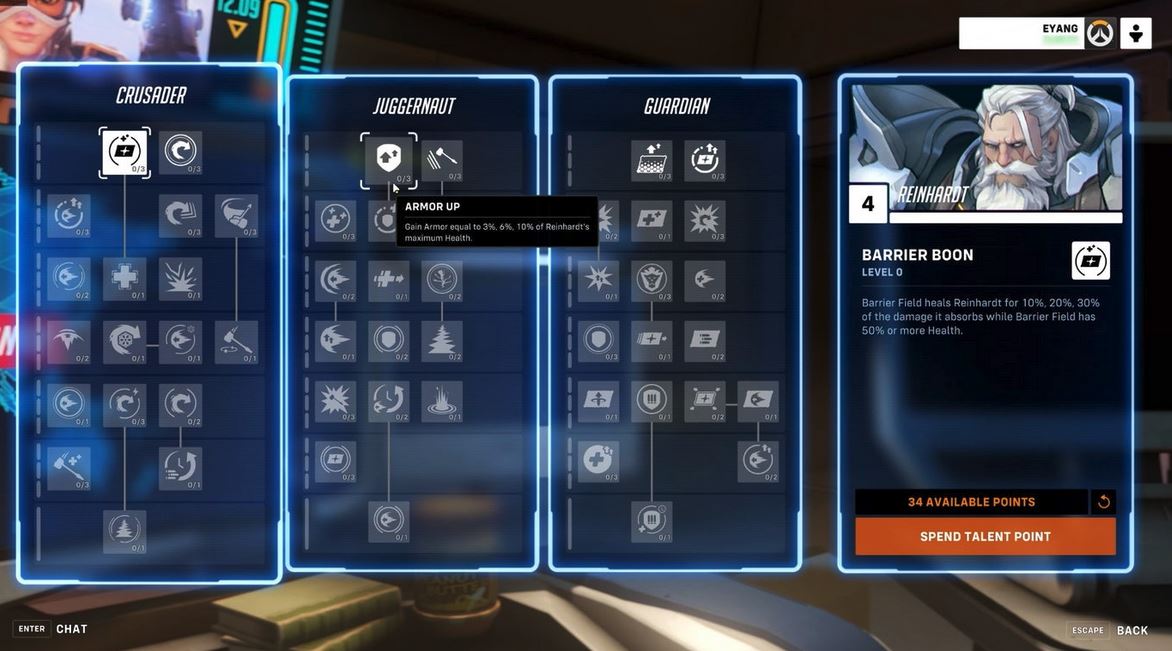
Task: Pick the bottom-most talent in the Juggernaut tree
Action: point(388,522)
